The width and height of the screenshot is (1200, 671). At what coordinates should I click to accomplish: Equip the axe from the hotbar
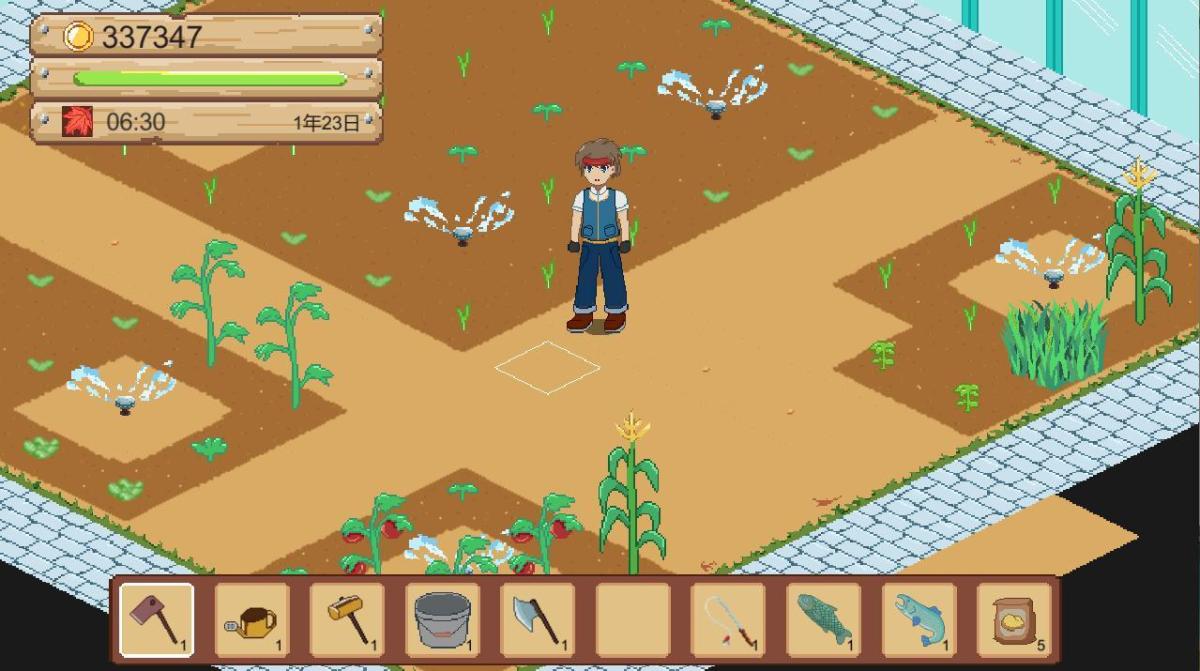click(x=537, y=619)
